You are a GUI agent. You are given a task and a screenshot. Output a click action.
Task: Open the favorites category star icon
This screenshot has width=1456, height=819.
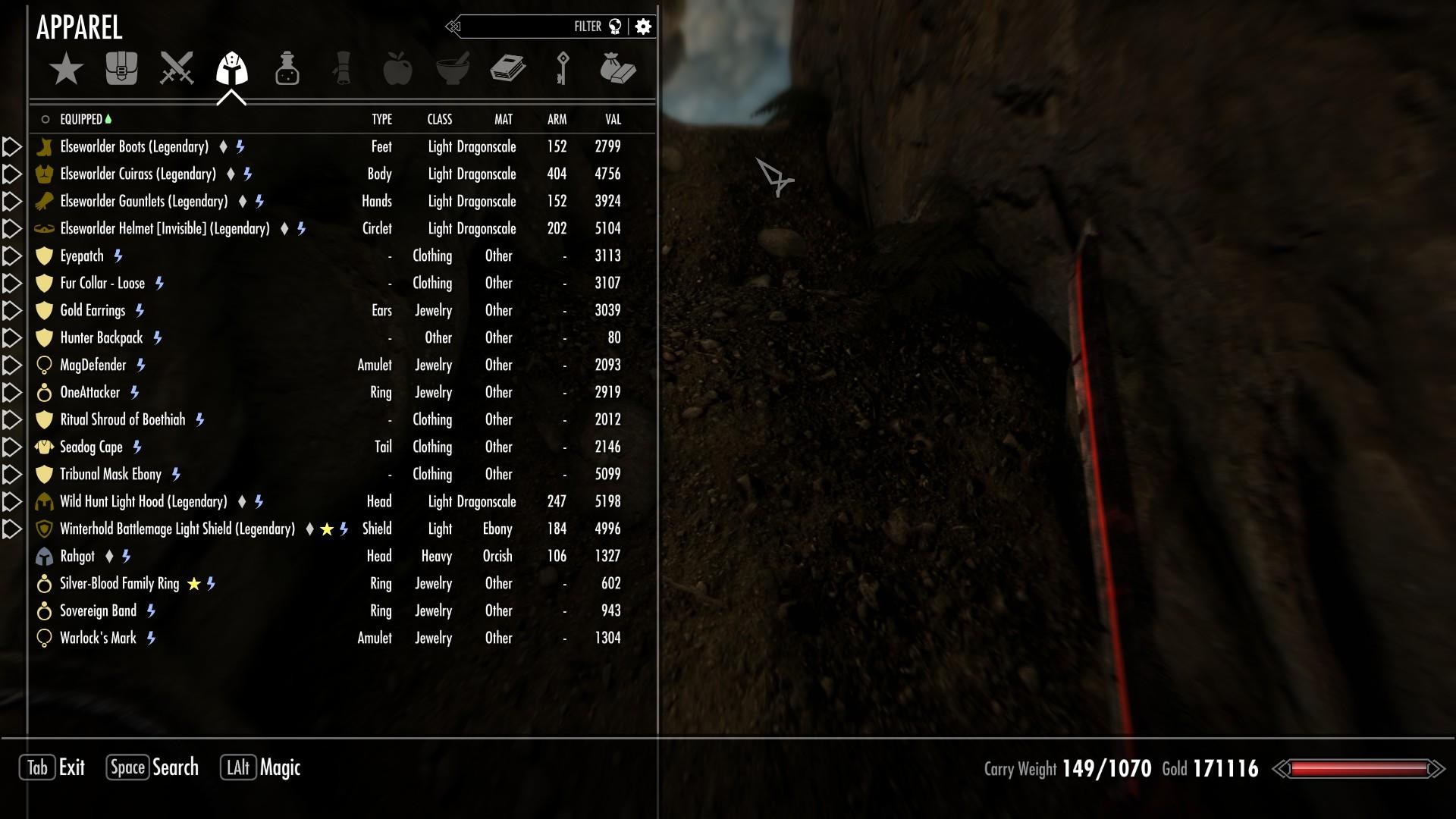(67, 68)
